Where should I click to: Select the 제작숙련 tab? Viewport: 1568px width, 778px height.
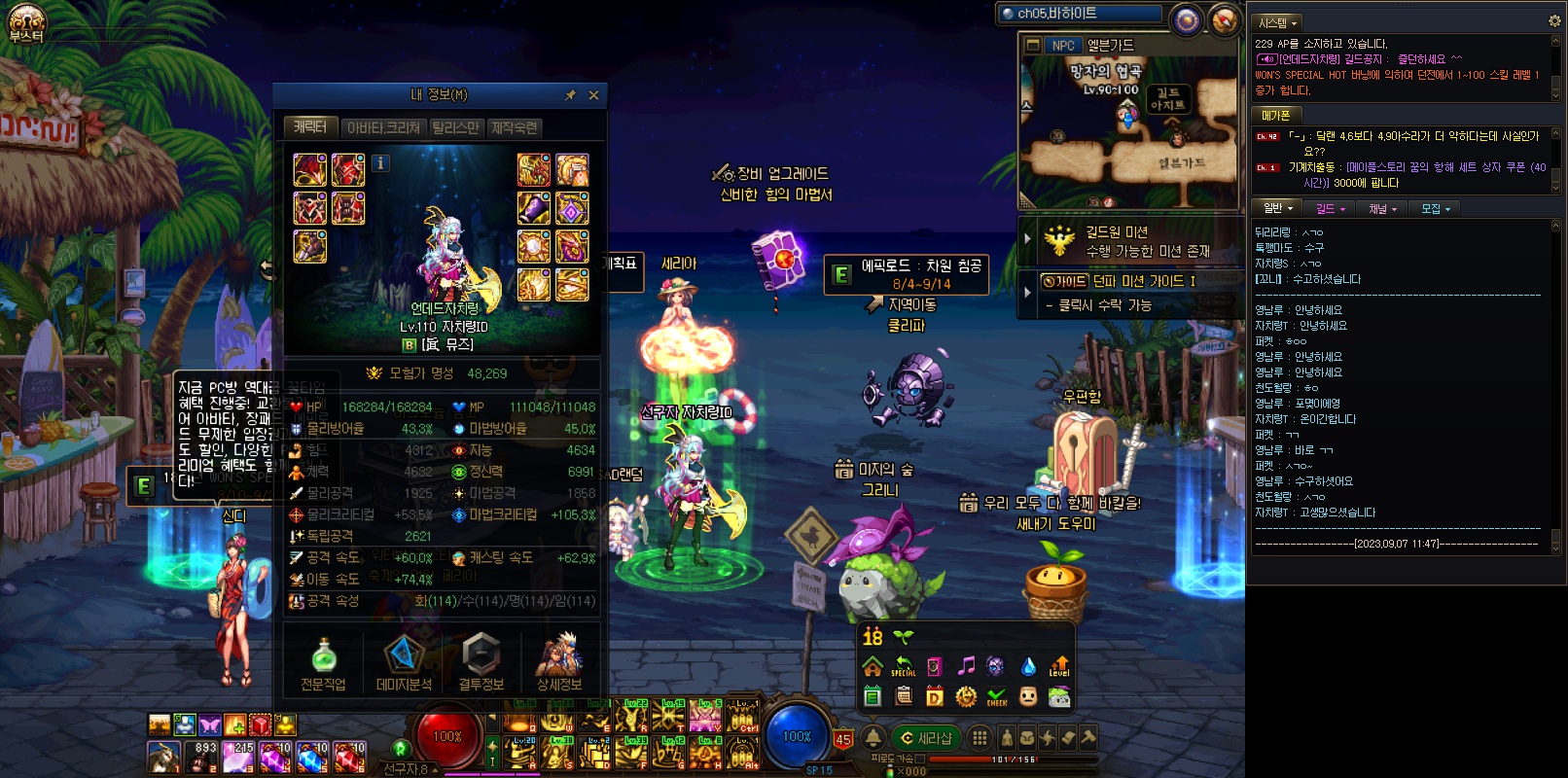[514, 127]
